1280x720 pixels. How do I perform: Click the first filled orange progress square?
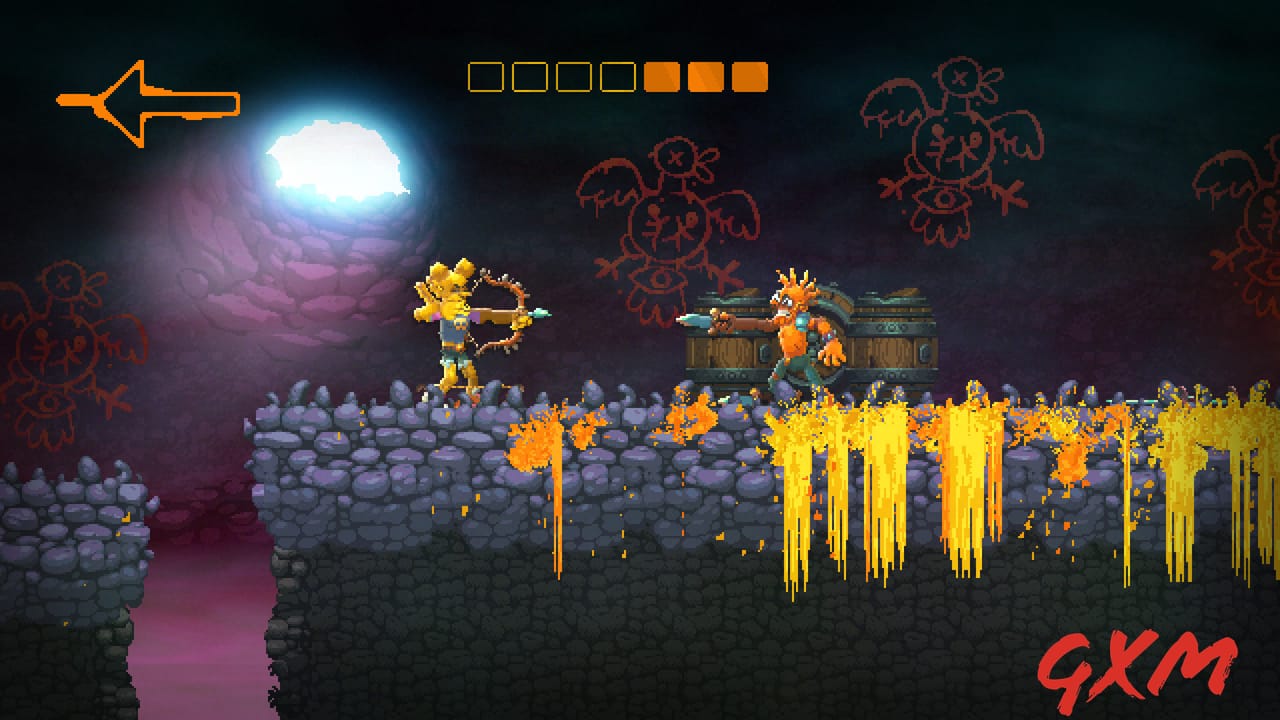point(660,74)
